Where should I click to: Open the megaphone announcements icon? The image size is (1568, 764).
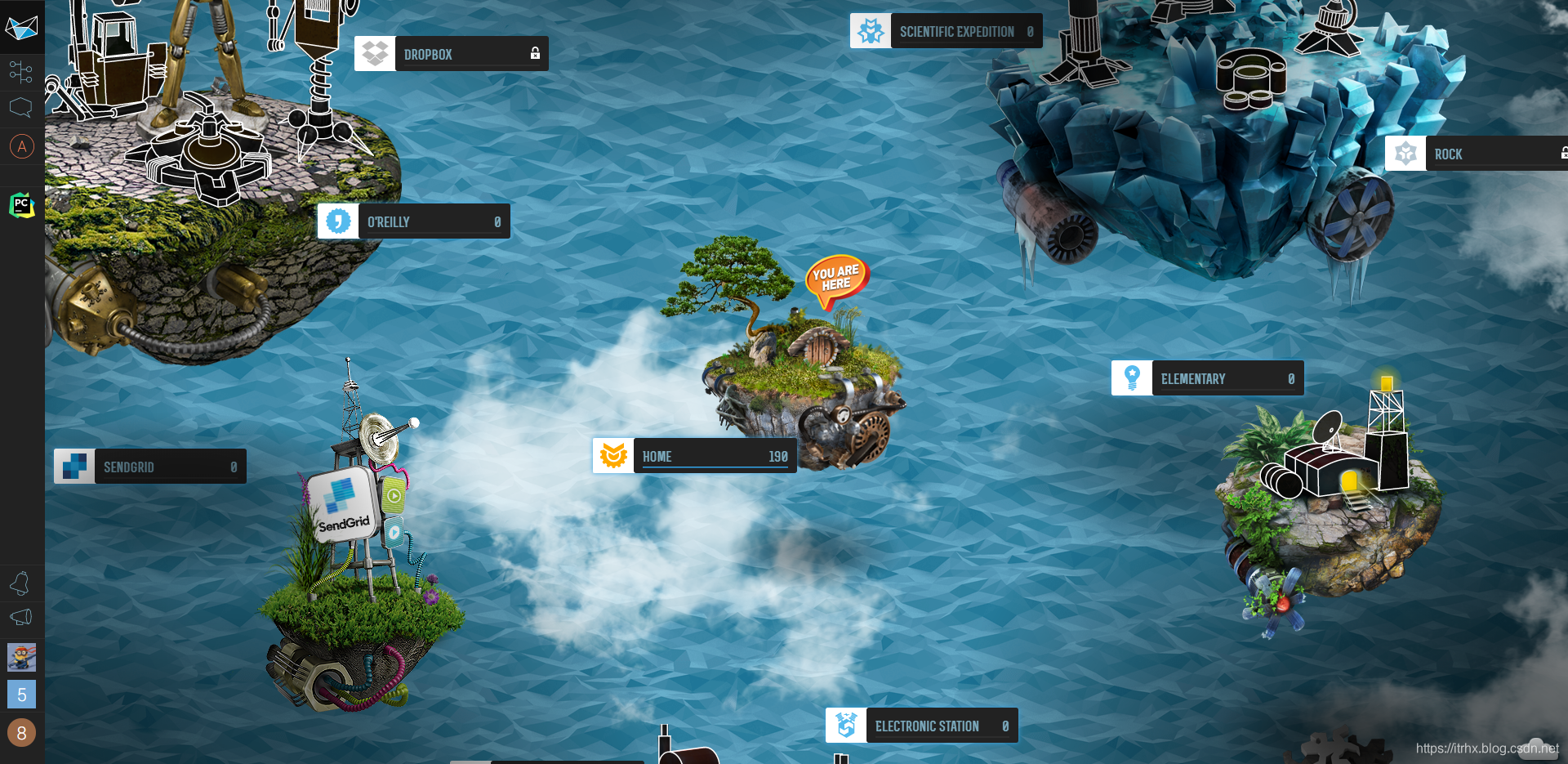[21, 617]
